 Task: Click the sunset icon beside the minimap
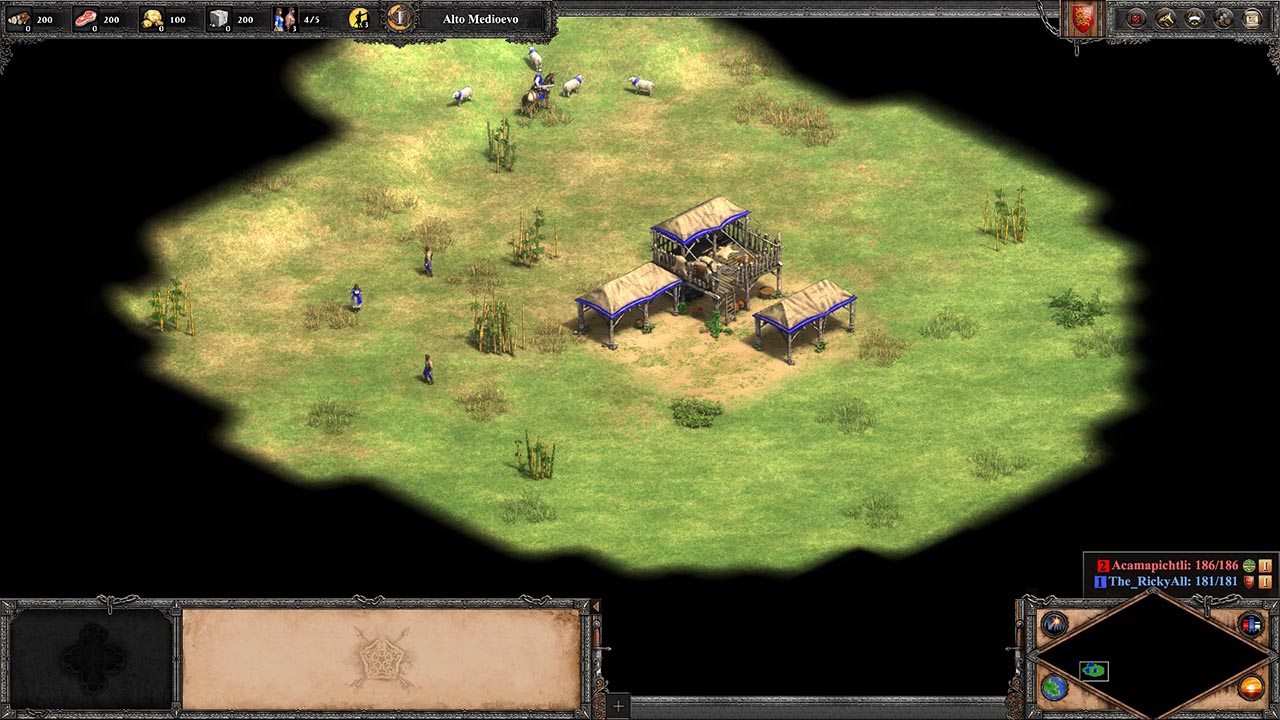[1251, 688]
